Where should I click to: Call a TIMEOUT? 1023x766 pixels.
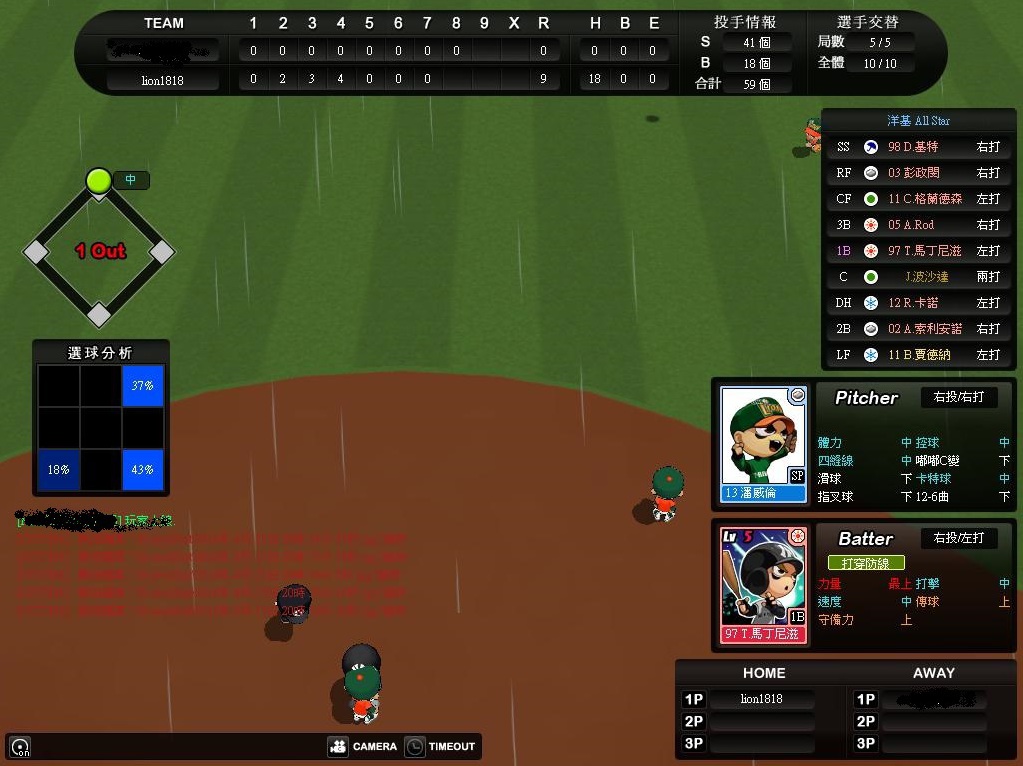pos(441,746)
